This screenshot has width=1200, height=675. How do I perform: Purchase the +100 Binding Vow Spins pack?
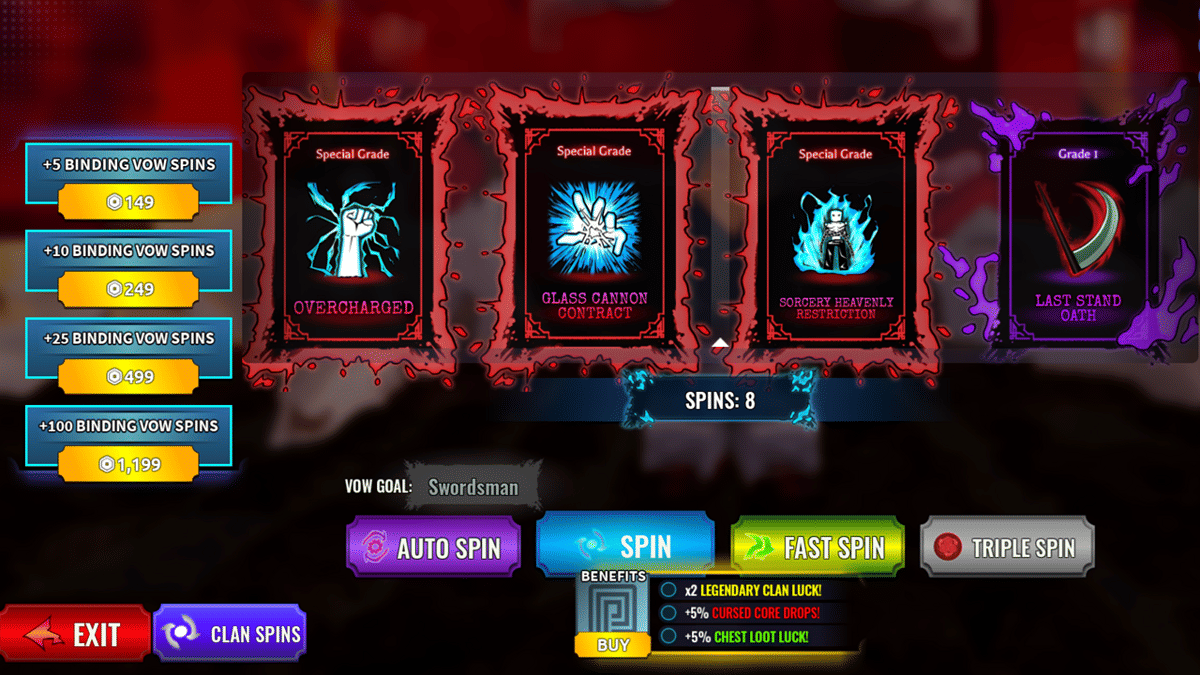click(128, 464)
